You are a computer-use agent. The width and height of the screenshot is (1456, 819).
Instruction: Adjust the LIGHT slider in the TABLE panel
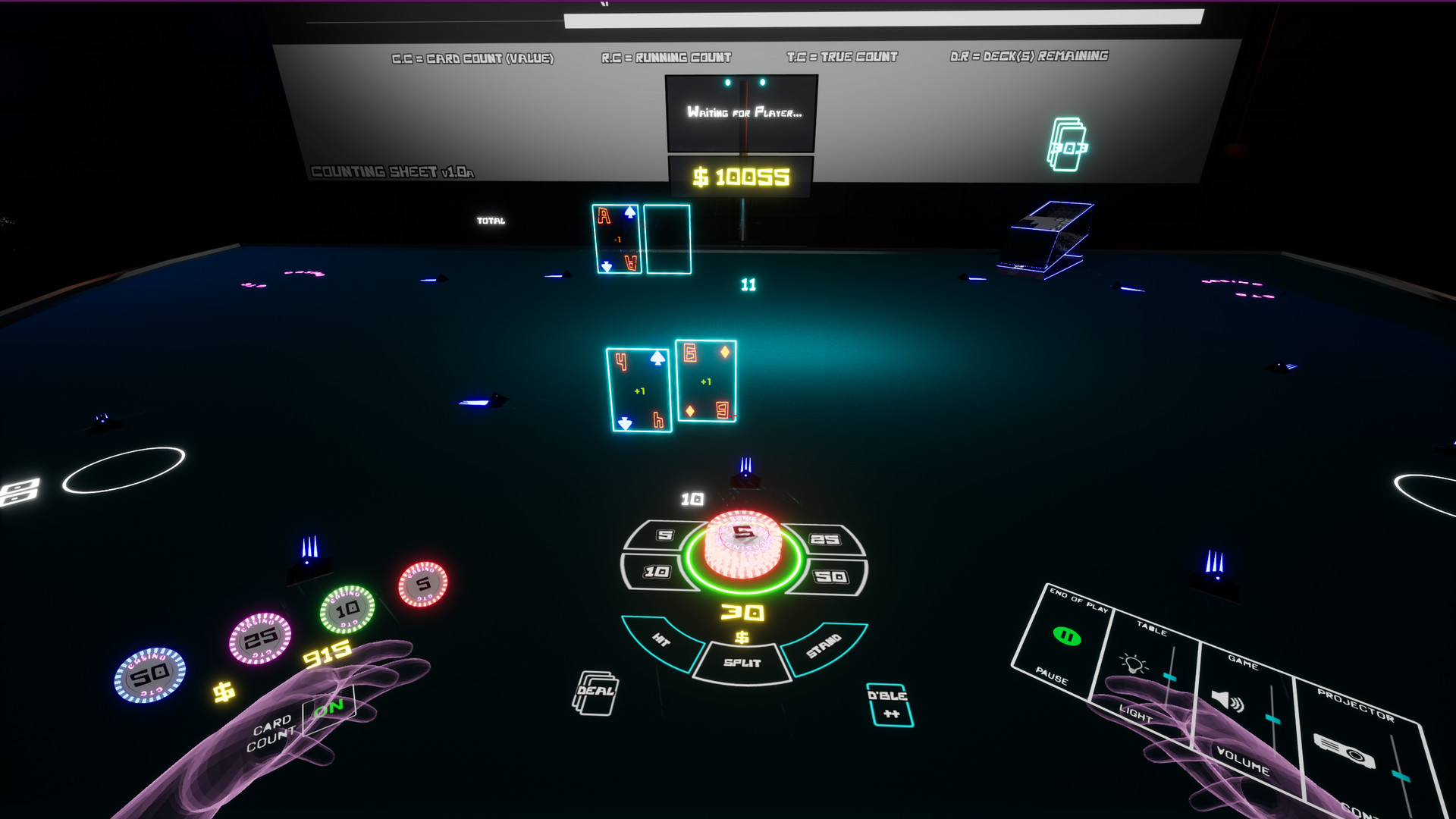pyautogui.click(x=1169, y=678)
